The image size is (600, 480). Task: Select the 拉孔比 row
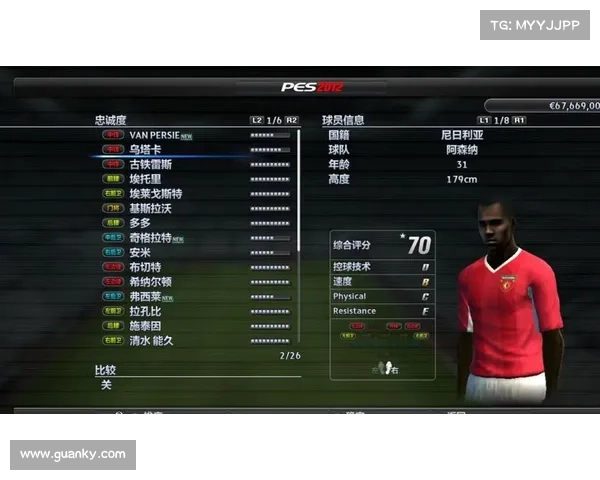(x=146, y=312)
